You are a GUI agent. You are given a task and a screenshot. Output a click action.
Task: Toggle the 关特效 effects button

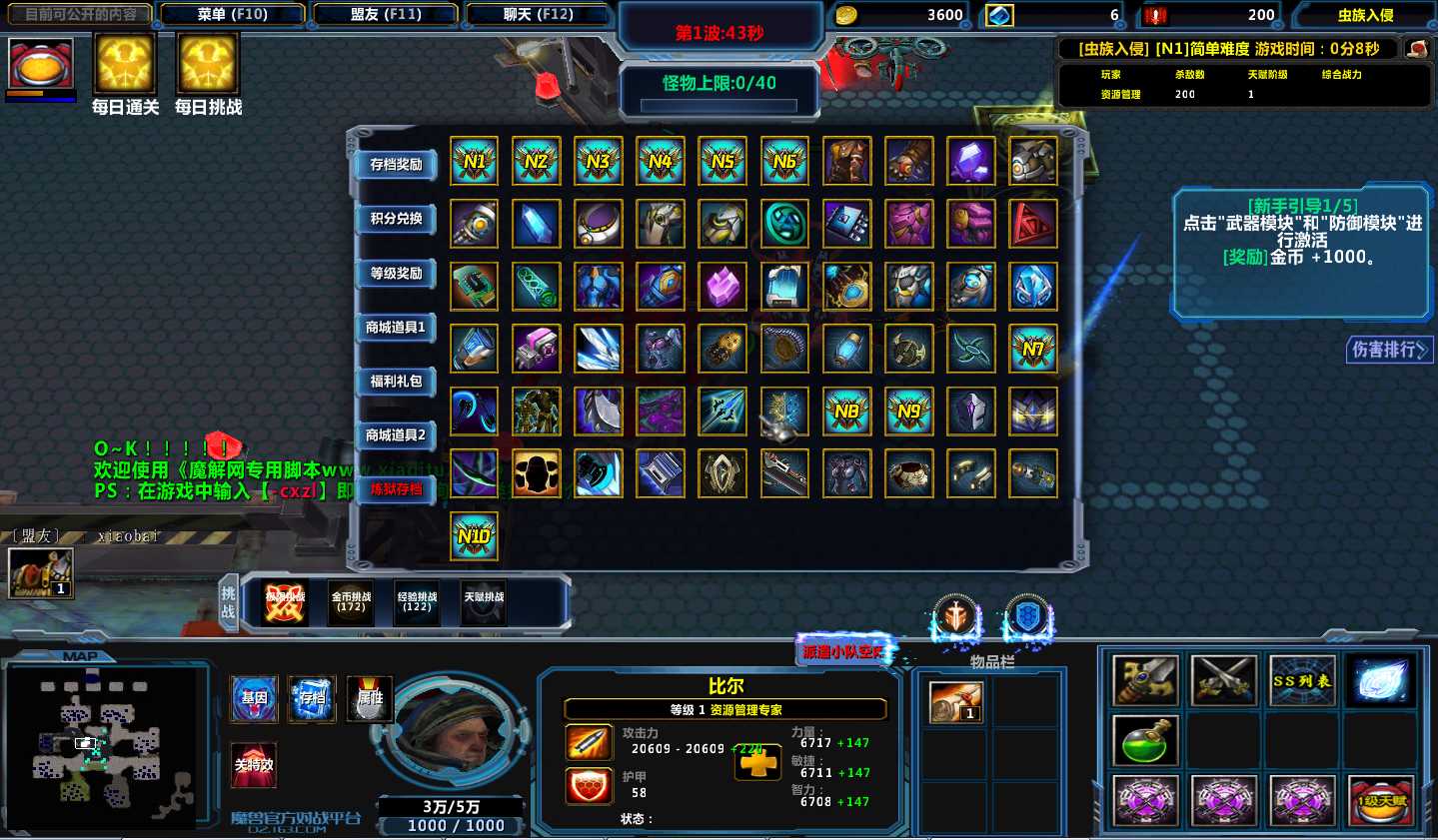254,765
